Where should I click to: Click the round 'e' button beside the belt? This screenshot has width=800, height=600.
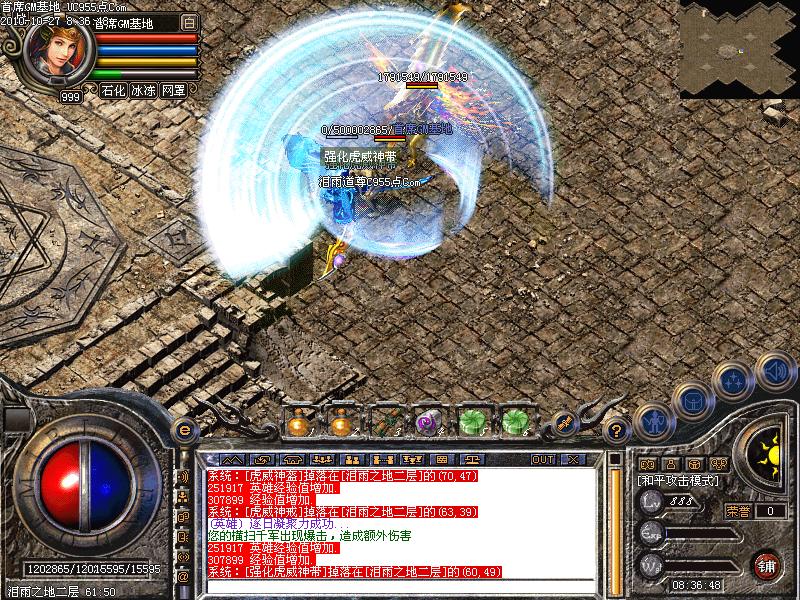click(183, 429)
